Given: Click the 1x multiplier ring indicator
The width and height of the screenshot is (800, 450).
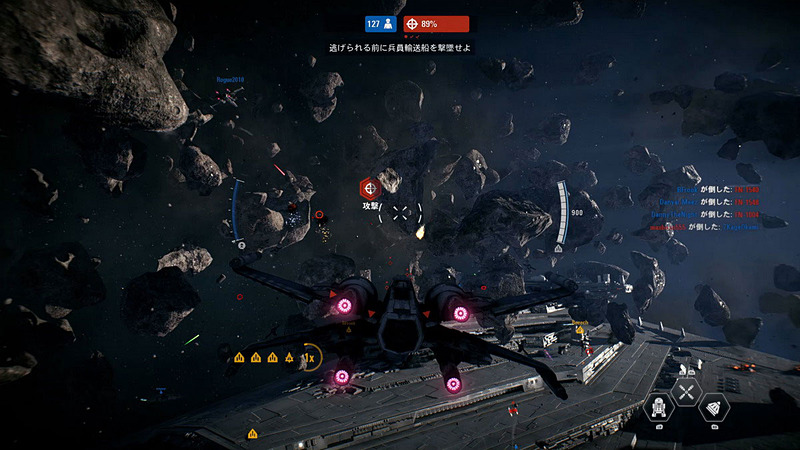Looking at the screenshot, I should [309, 357].
